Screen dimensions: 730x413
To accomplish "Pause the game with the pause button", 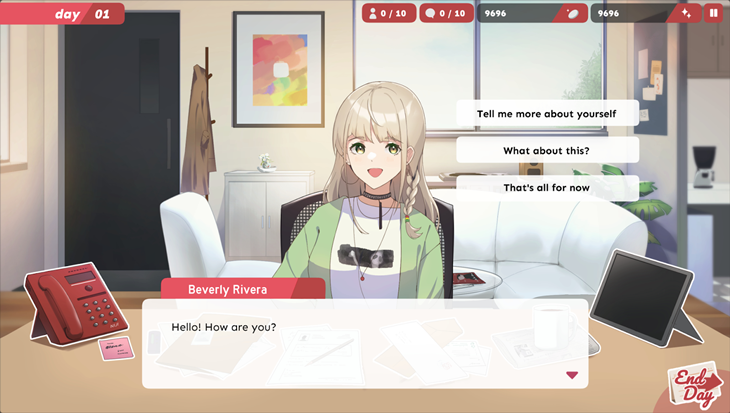I will [x=713, y=13].
